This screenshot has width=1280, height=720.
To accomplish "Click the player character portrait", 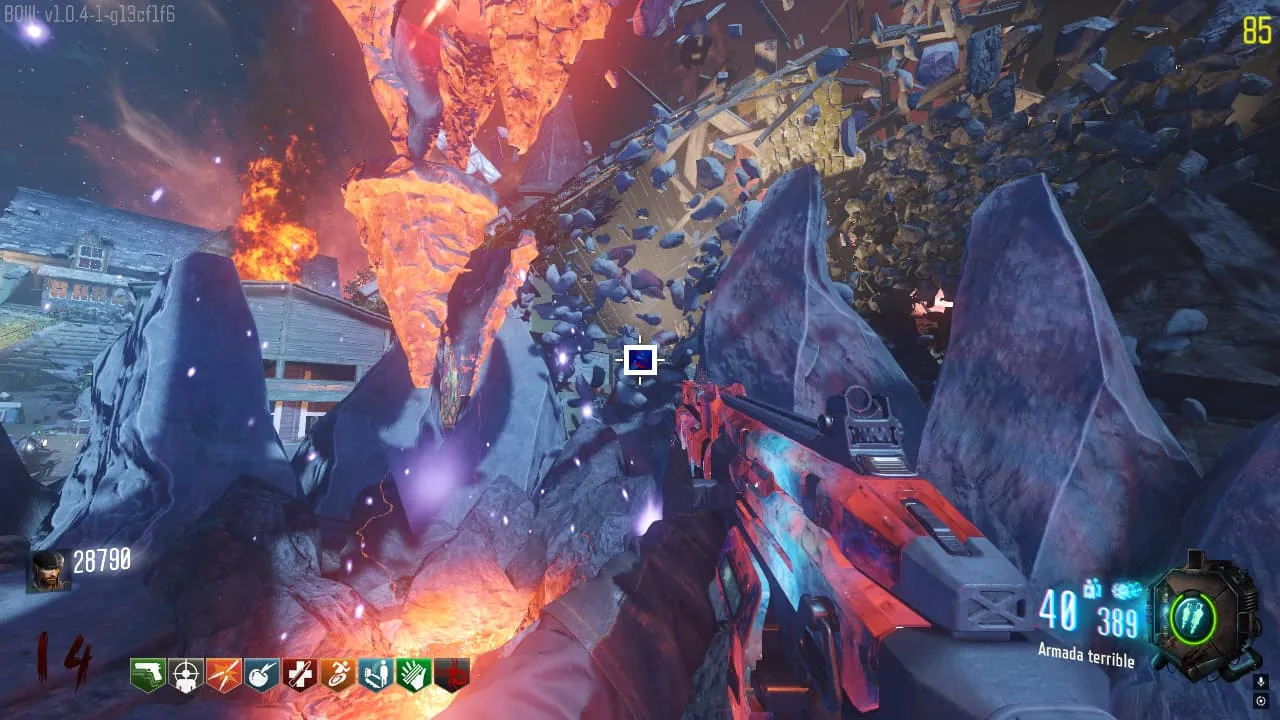I will pos(48,571).
